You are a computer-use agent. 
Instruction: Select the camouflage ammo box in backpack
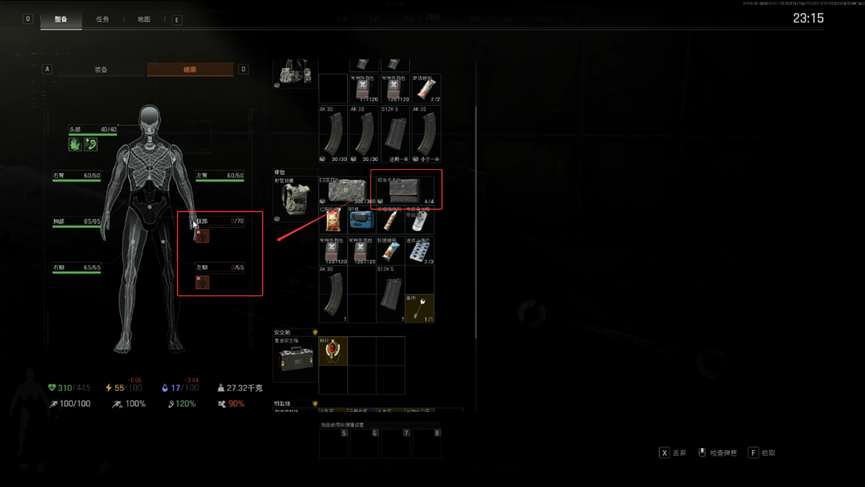[347, 190]
